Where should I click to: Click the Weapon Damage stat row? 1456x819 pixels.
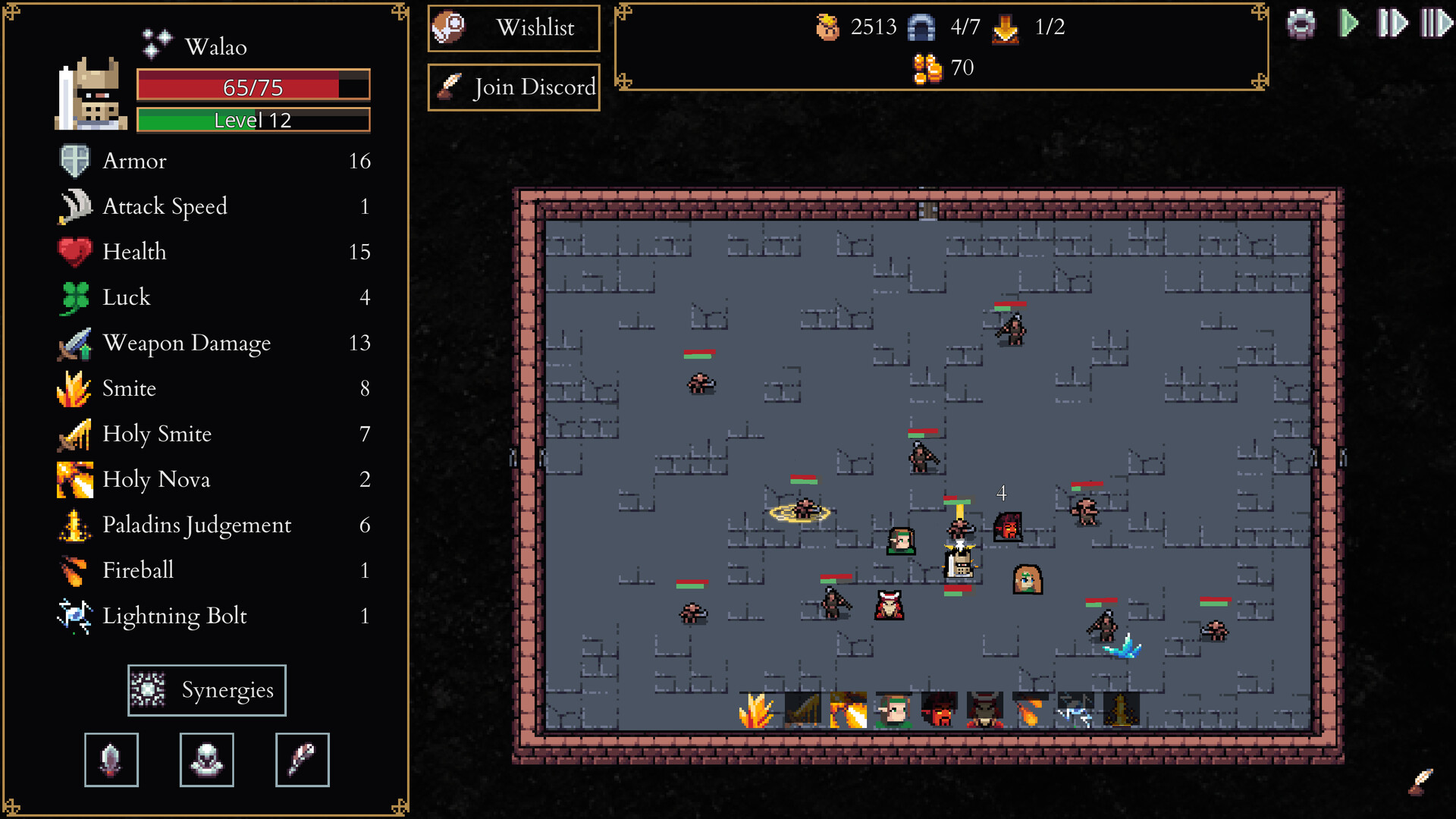214,343
